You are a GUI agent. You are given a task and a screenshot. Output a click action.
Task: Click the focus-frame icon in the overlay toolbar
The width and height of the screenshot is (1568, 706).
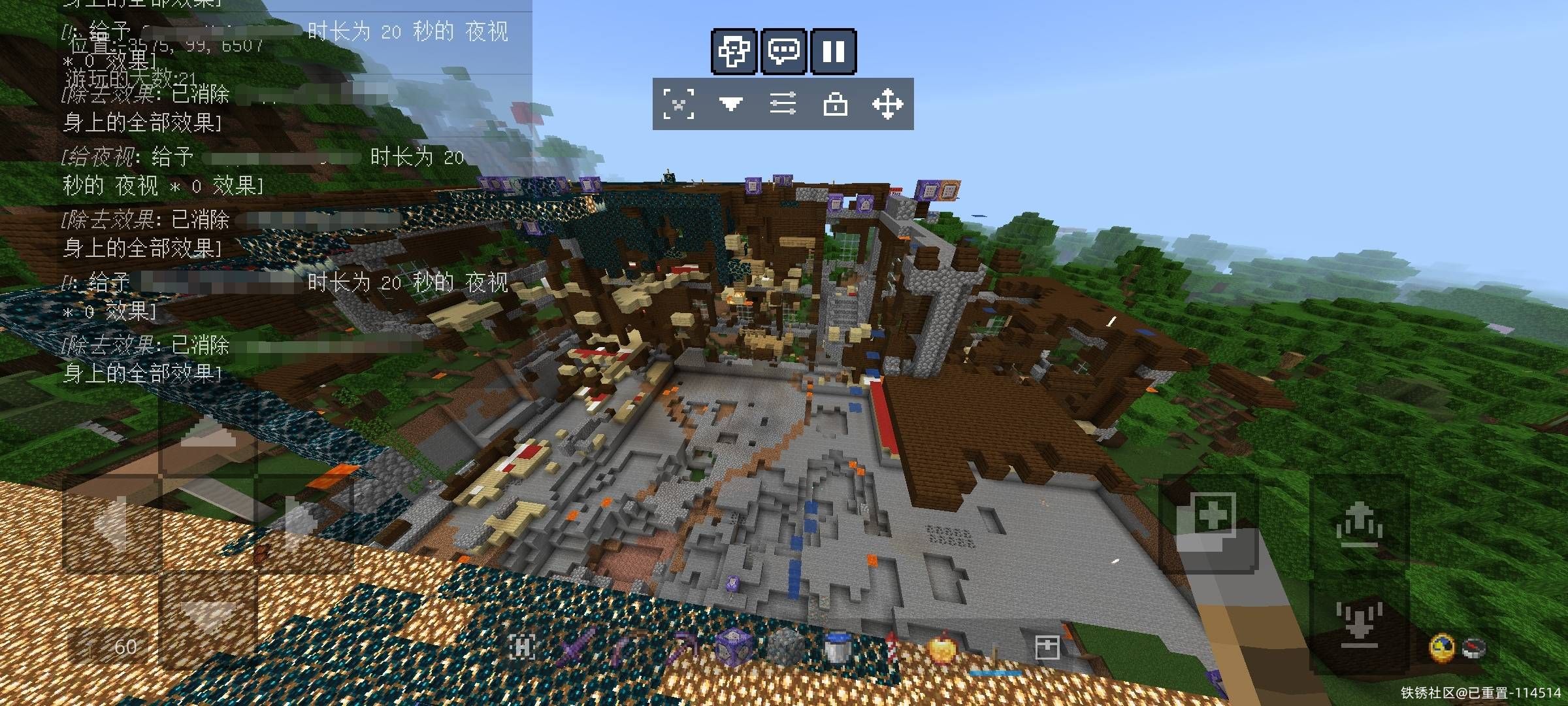(x=679, y=104)
